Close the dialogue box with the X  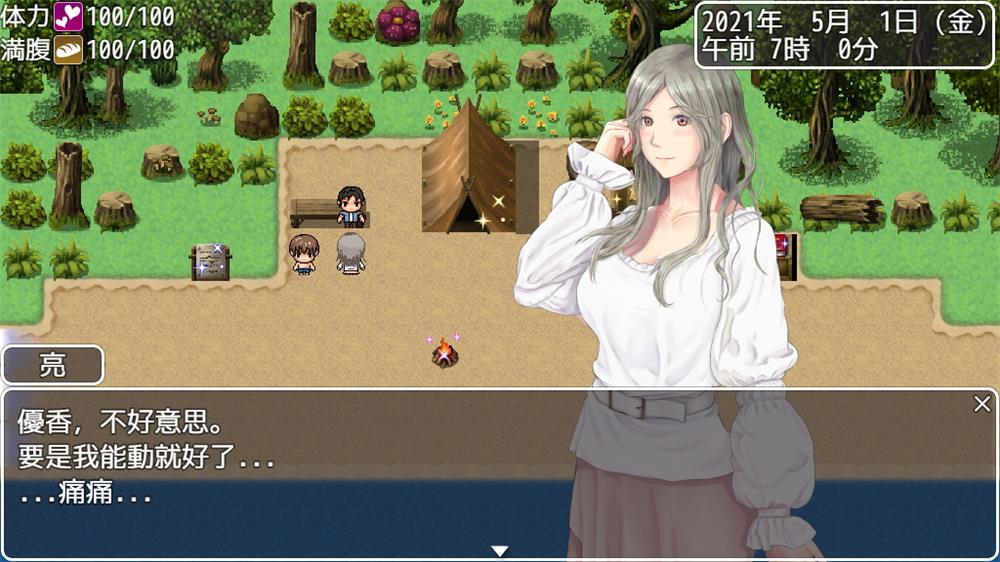tap(982, 404)
